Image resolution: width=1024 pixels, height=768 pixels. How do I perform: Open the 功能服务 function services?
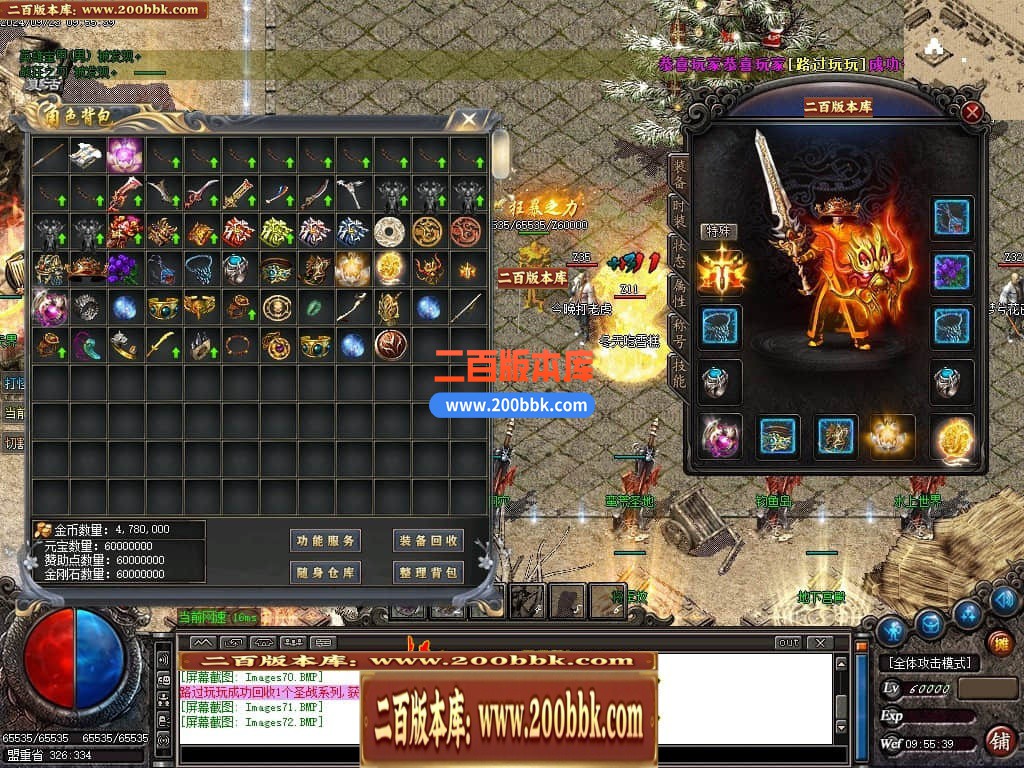325,540
